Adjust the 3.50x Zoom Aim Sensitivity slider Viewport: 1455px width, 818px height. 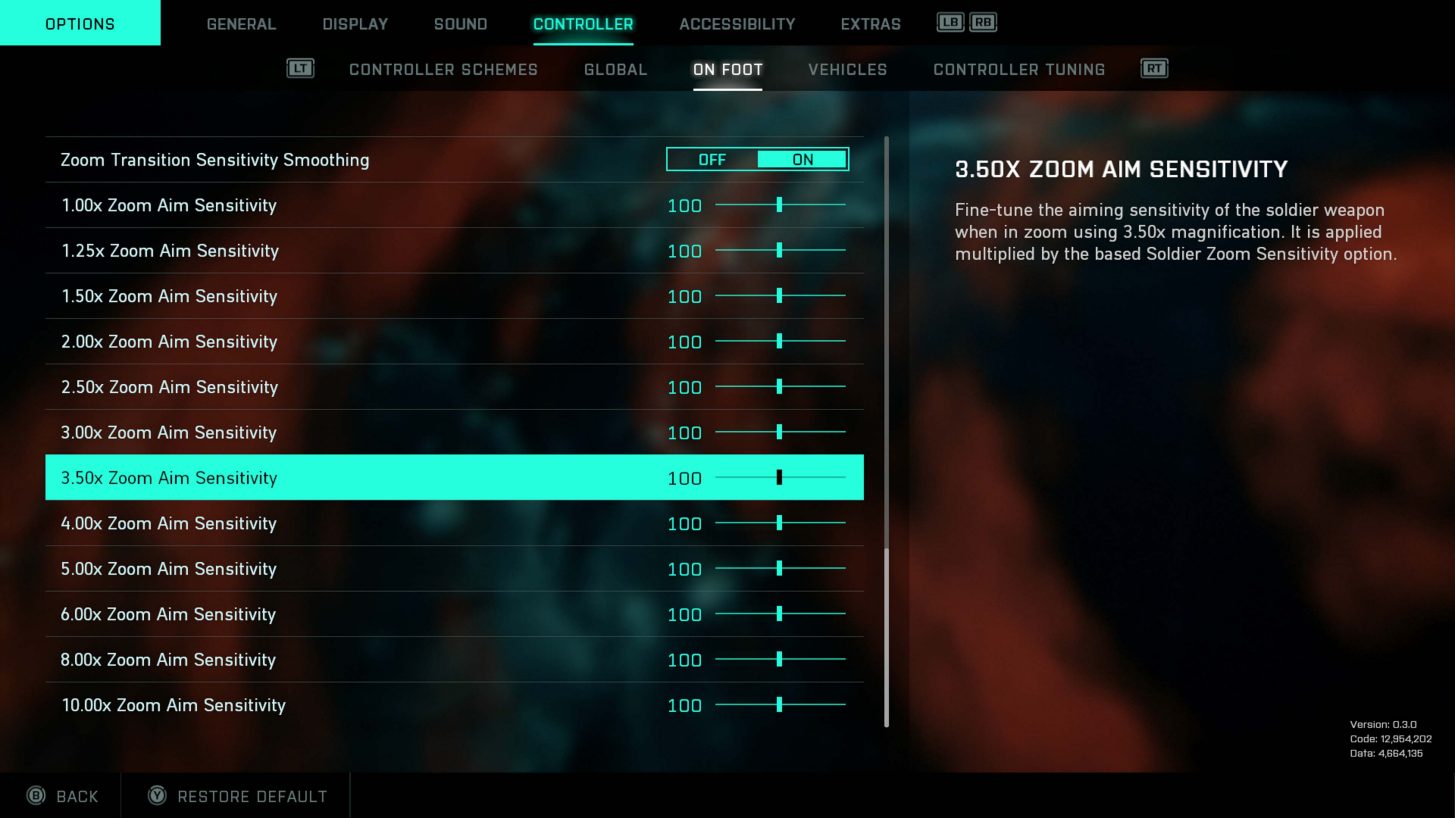[779, 477]
